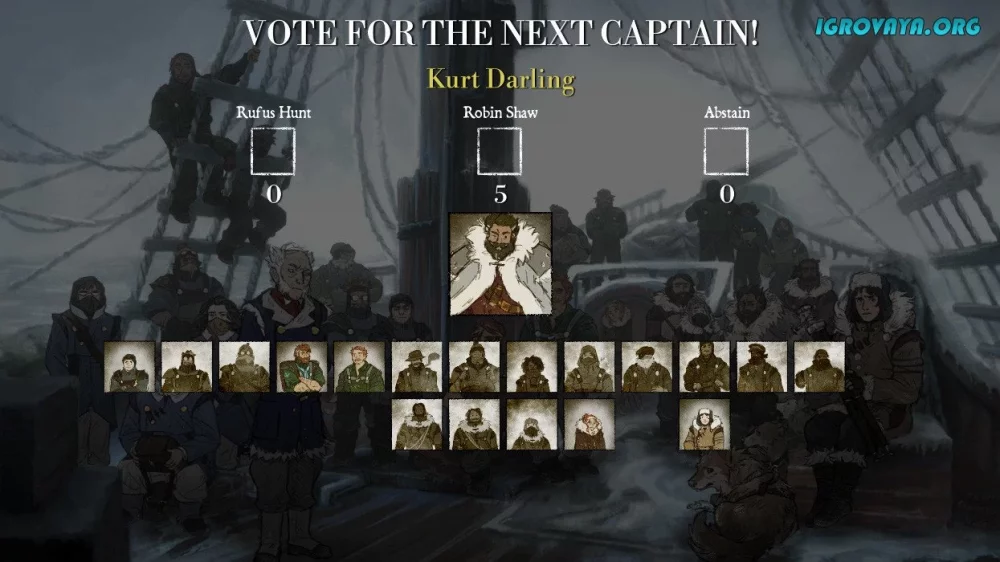Open the IGROVAYA.ORG watermark link
Viewport: 1000px width, 562px height.
(x=897, y=27)
